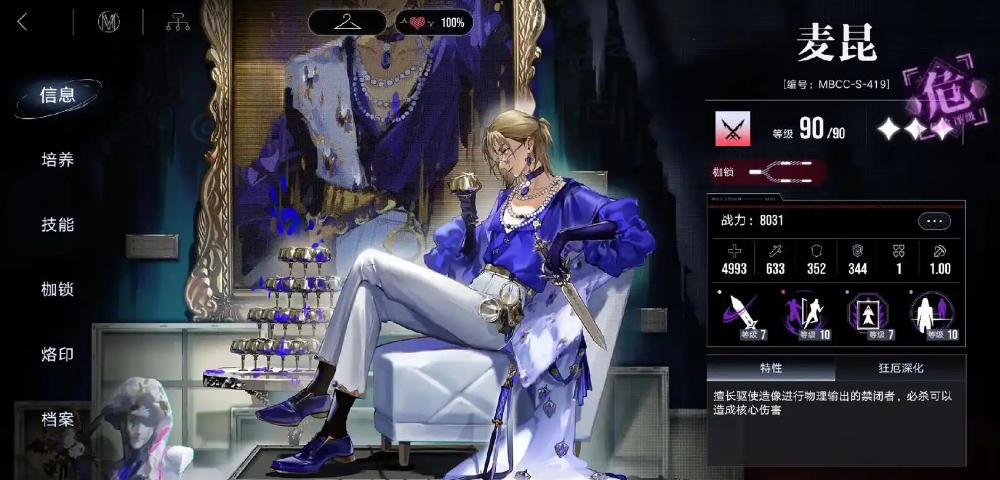Switch to the 特性 tab
Screen dimensions: 1000x480
point(771,368)
